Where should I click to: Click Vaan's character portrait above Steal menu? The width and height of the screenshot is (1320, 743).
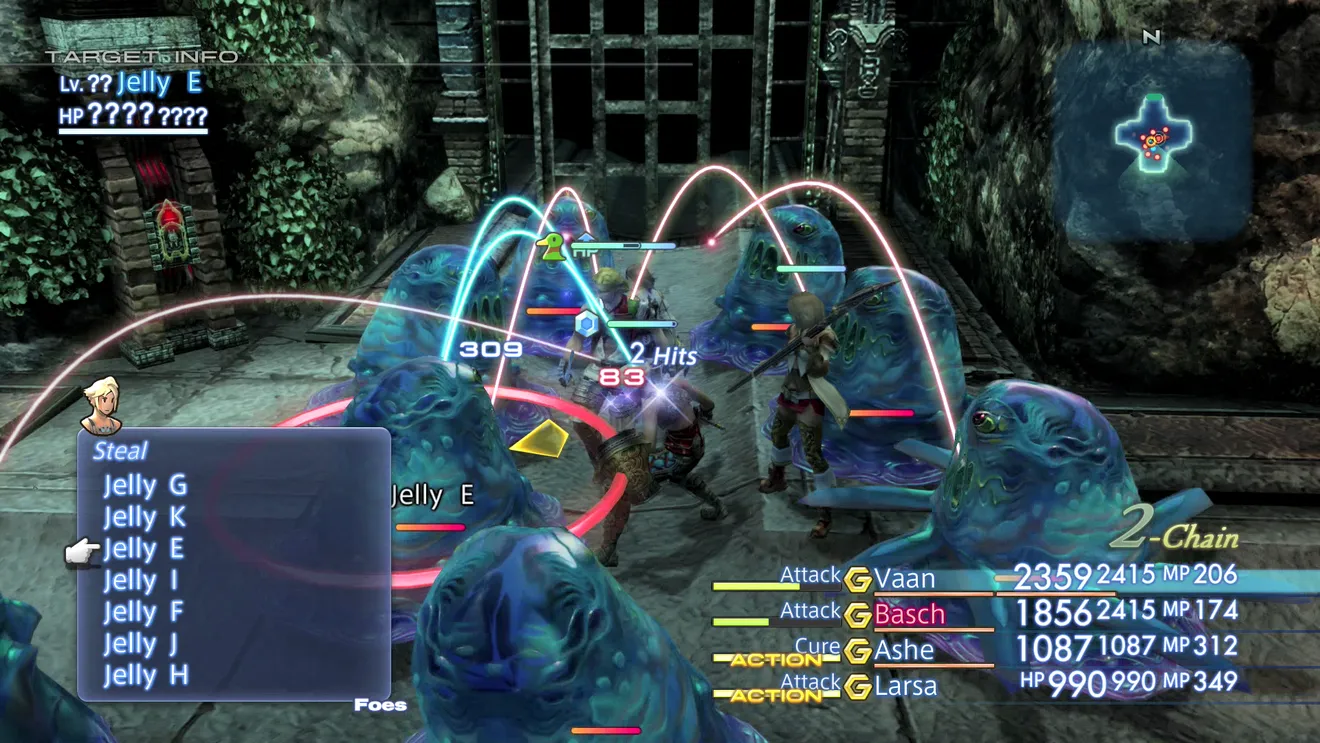tap(101, 405)
